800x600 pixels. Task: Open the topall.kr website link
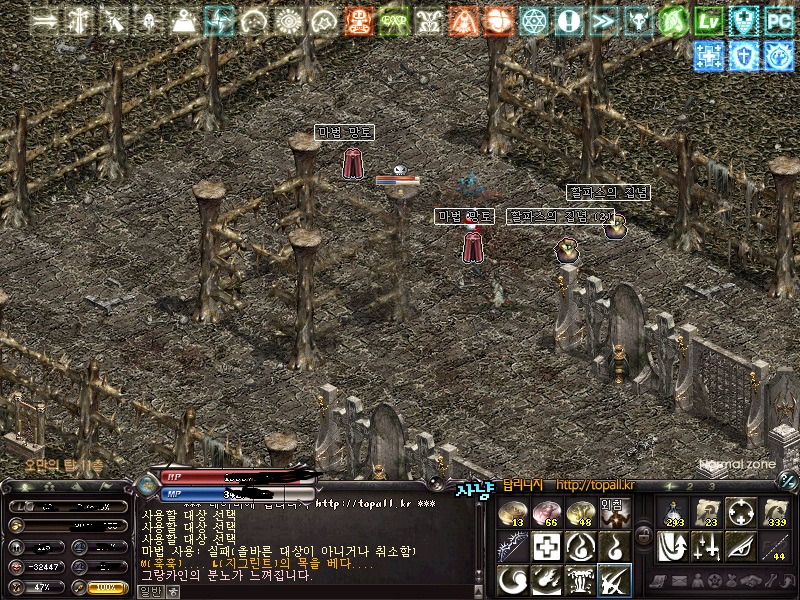click(x=597, y=485)
